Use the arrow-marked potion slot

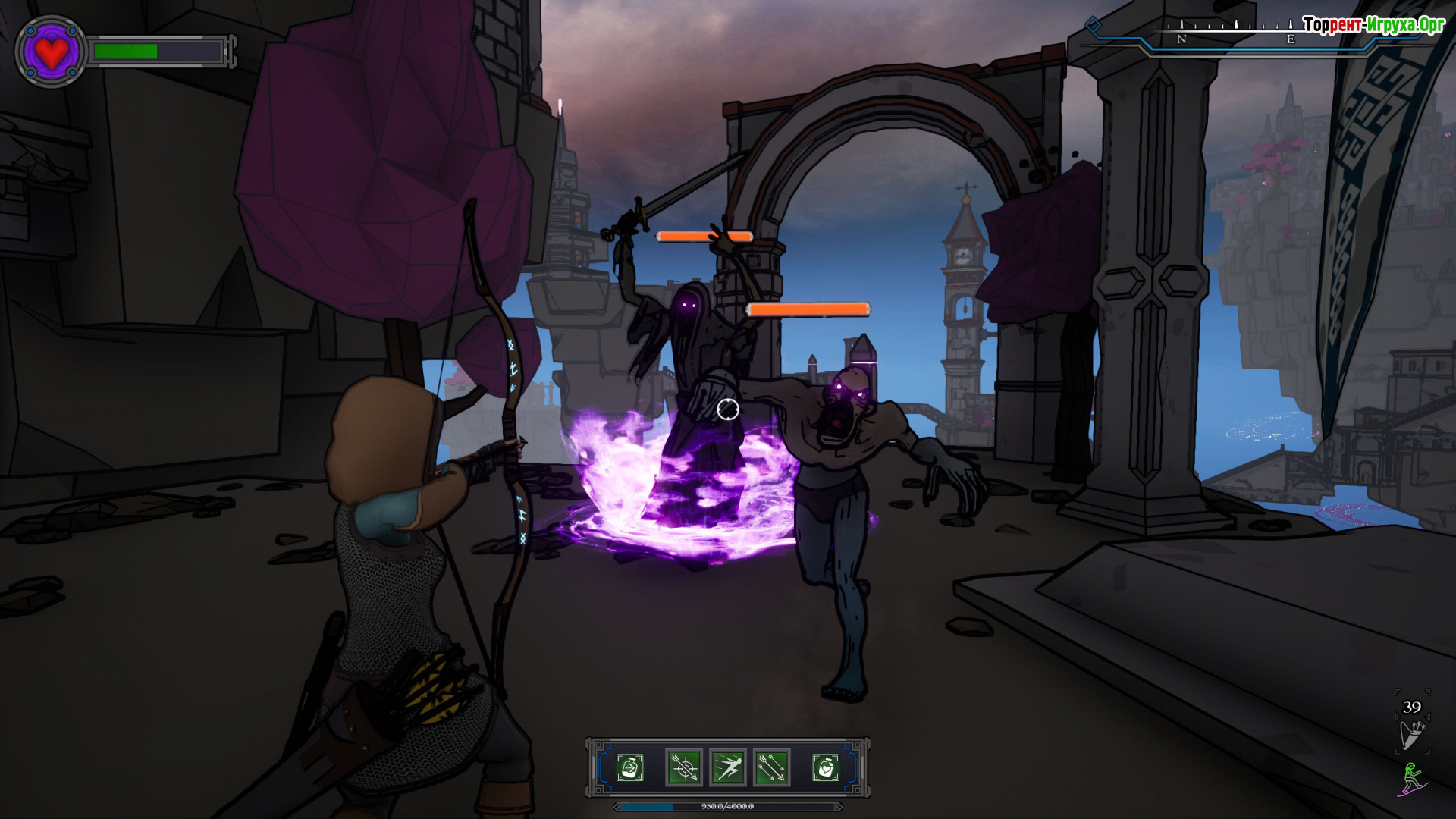point(629,767)
